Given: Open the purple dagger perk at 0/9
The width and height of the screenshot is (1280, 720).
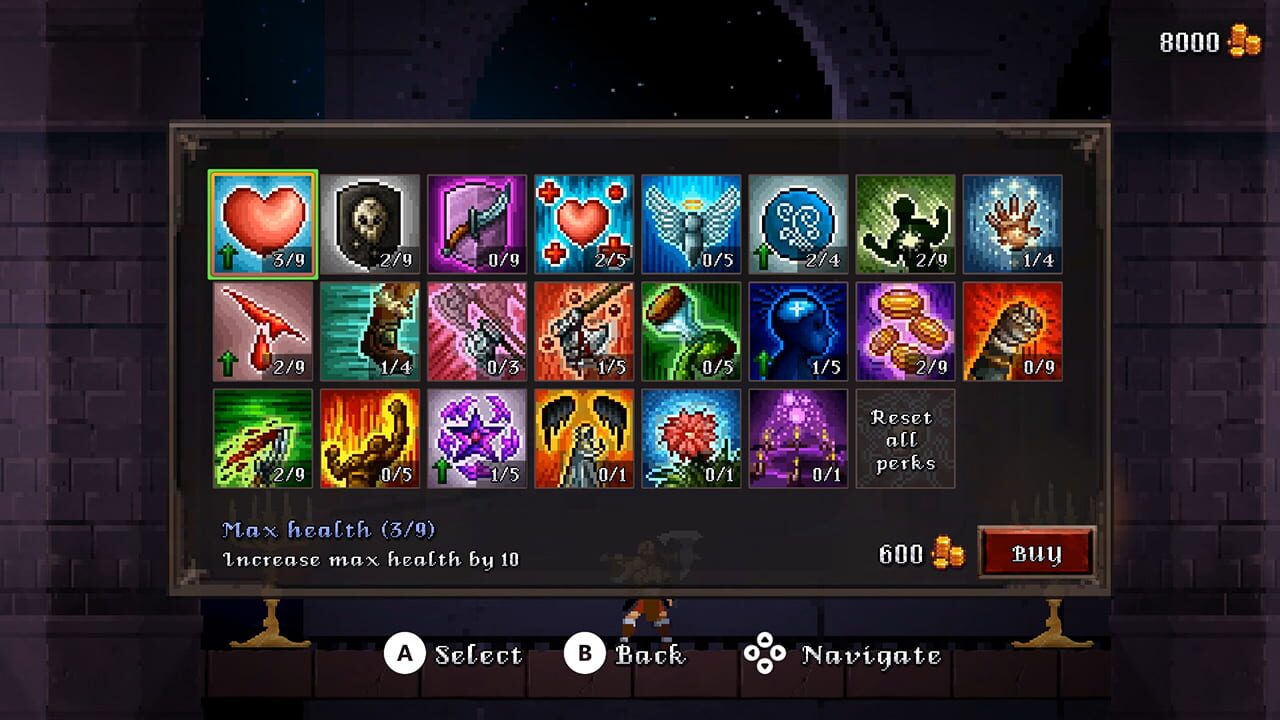Looking at the screenshot, I should click(x=477, y=218).
